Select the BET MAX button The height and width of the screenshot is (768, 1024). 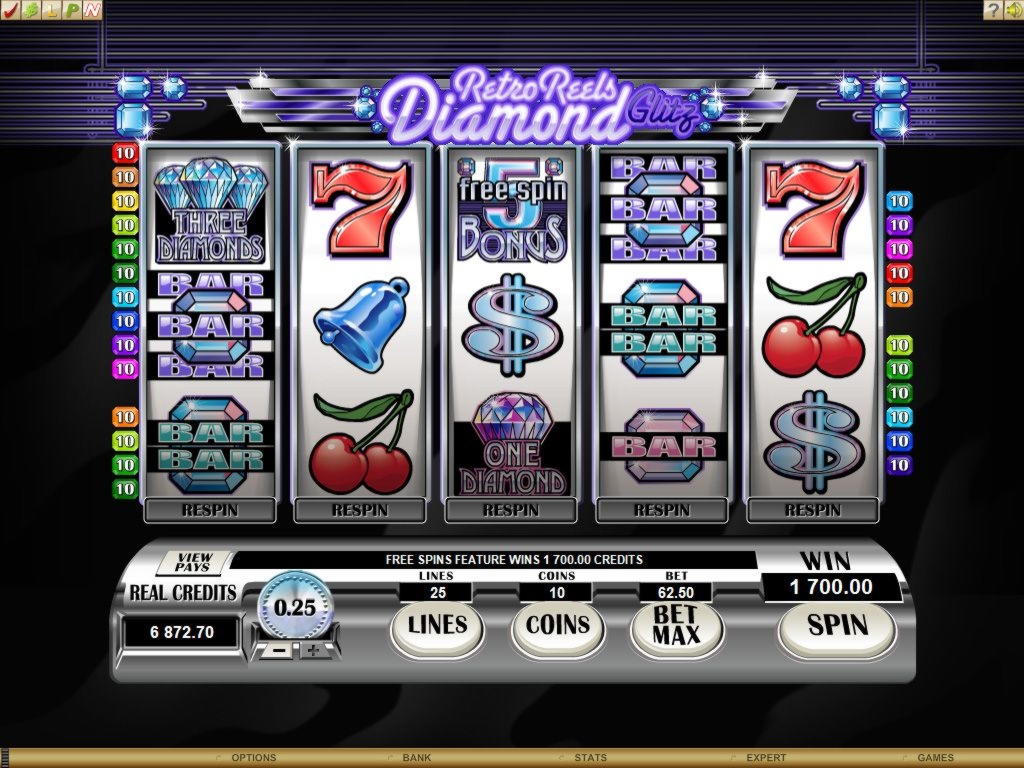coord(676,627)
